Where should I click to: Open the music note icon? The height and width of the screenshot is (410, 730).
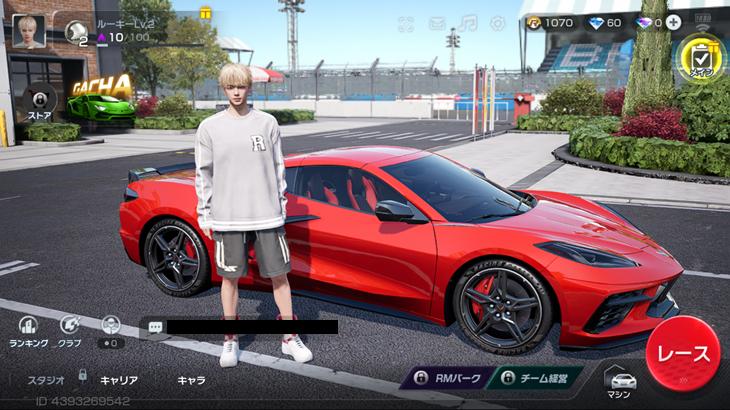467,23
